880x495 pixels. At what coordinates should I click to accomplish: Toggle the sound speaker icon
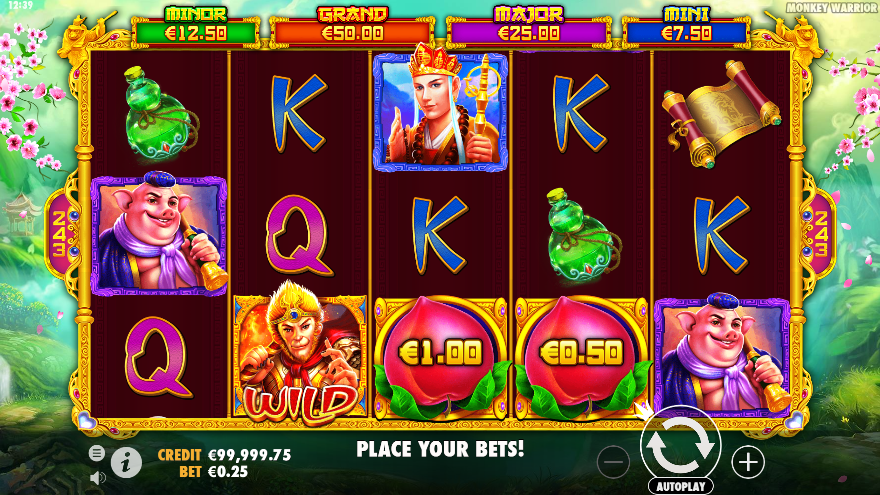[x=97, y=477]
